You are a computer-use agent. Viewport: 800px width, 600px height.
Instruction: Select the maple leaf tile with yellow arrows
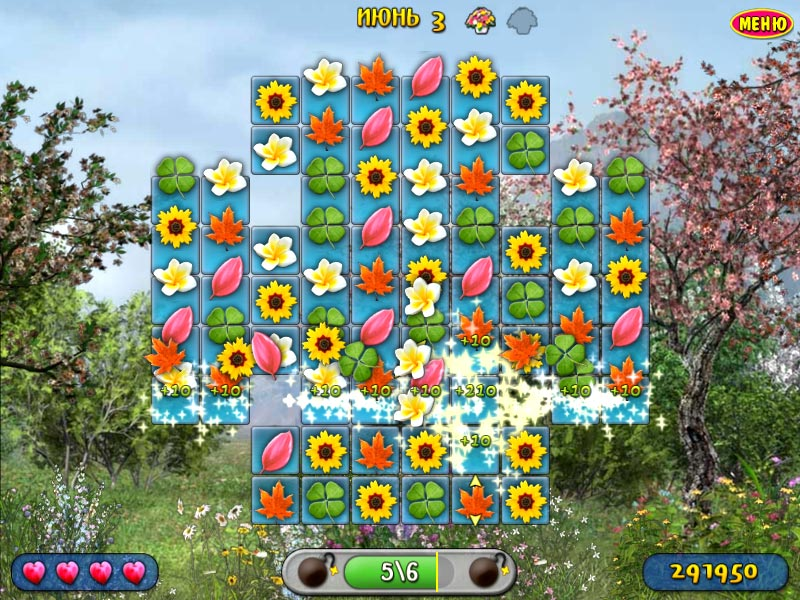(475, 500)
